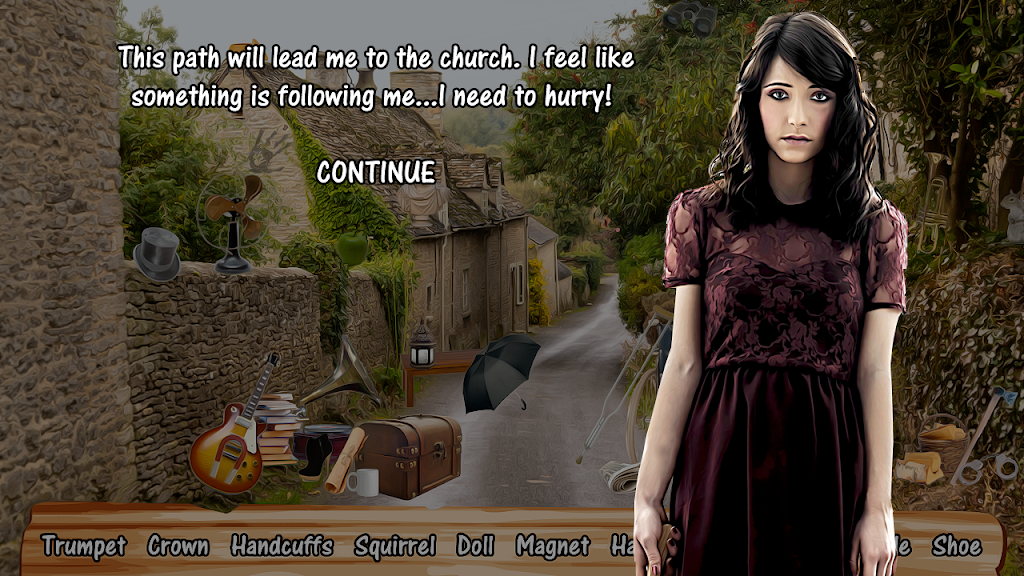Click the Magnet word in the item list
Screen dimensions: 1024x576
point(553,546)
